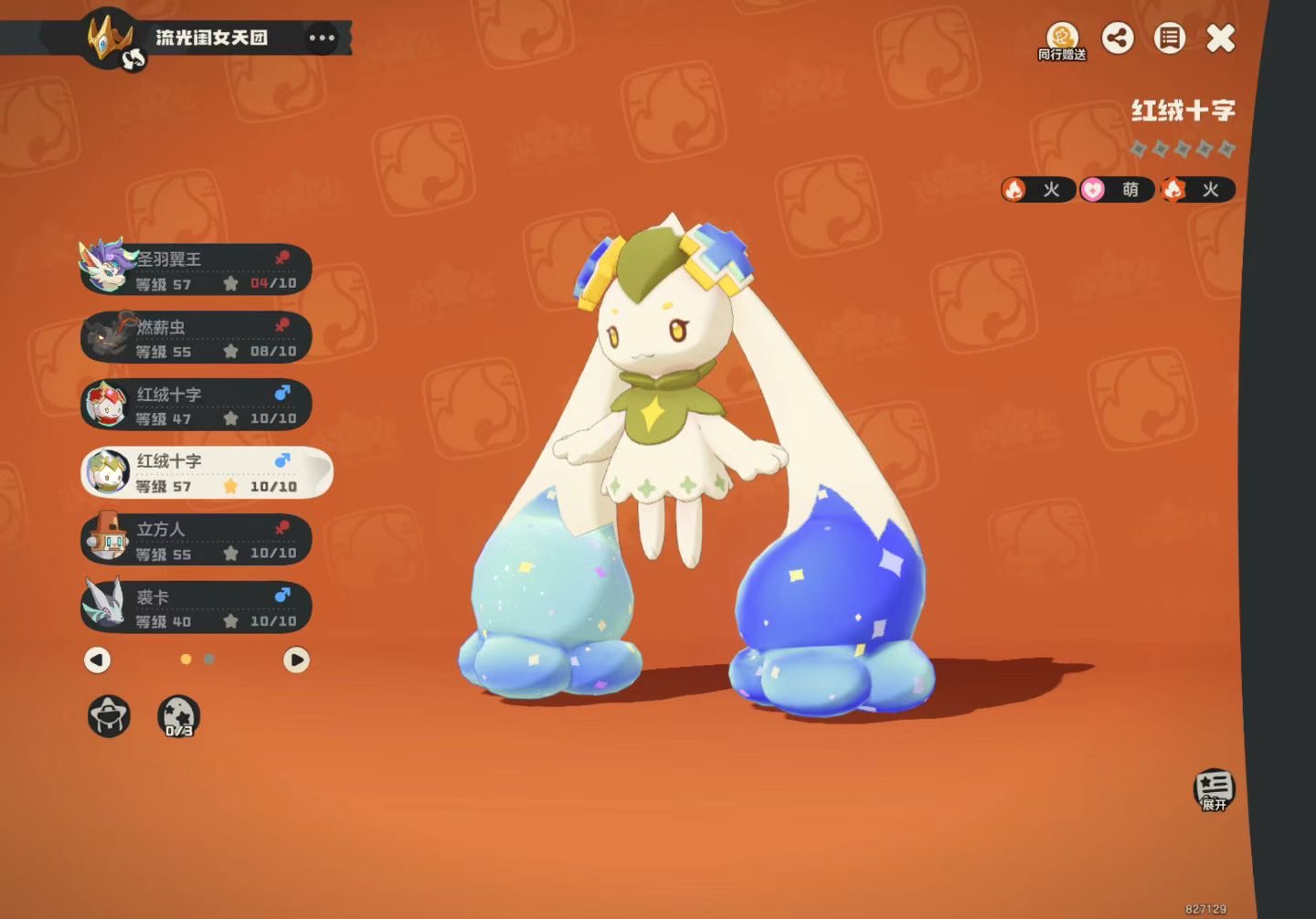Open the hat-wearing character icon

pos(109,716)
